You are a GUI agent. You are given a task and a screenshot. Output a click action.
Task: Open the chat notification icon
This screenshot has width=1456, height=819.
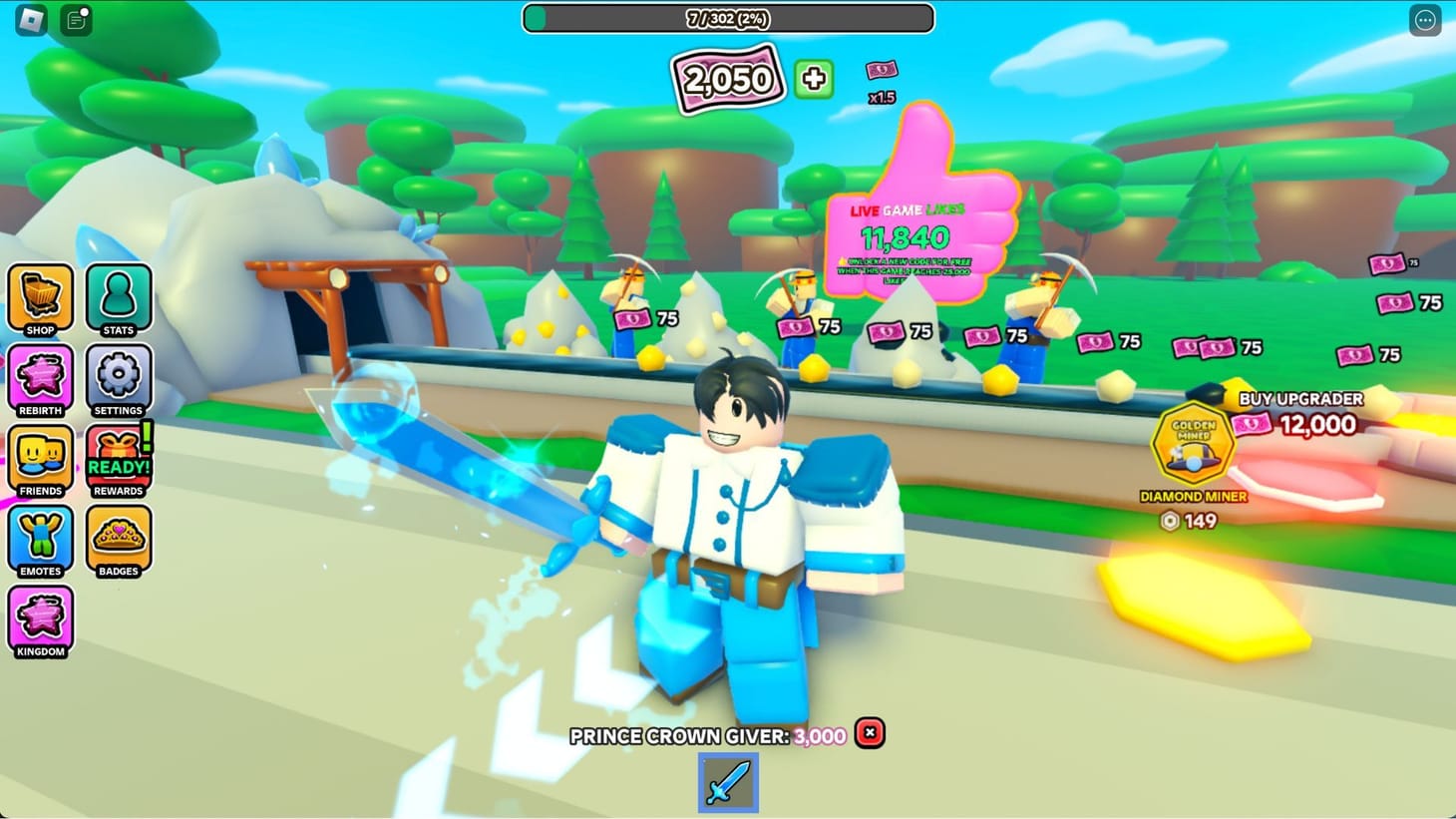pyautogui.click(x=75, y=19)
